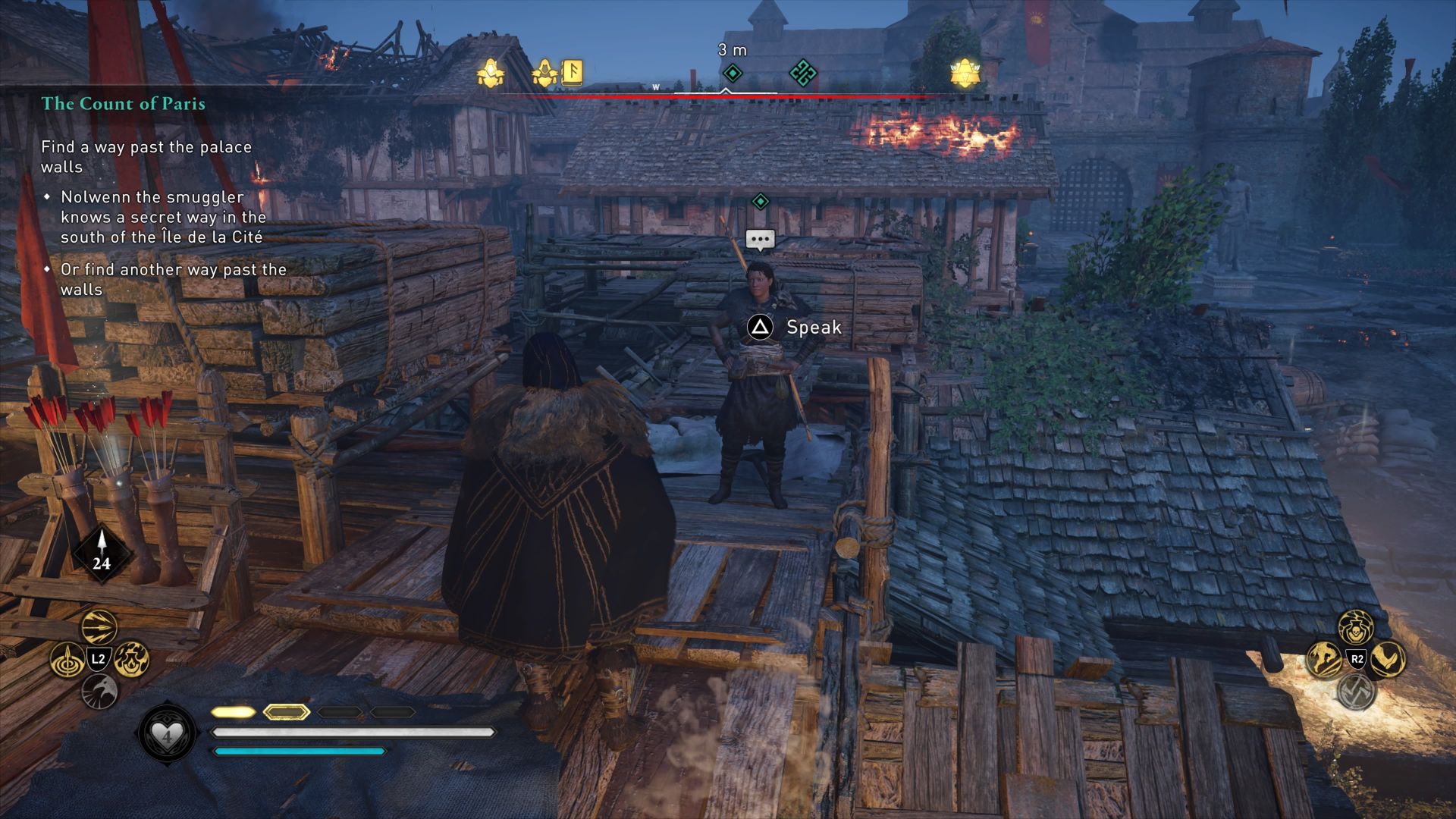This screenshot has height=819, width=1456.
Task: Toggle the green knotwork district icon on the compass
Action: click(x=803, y=73)
